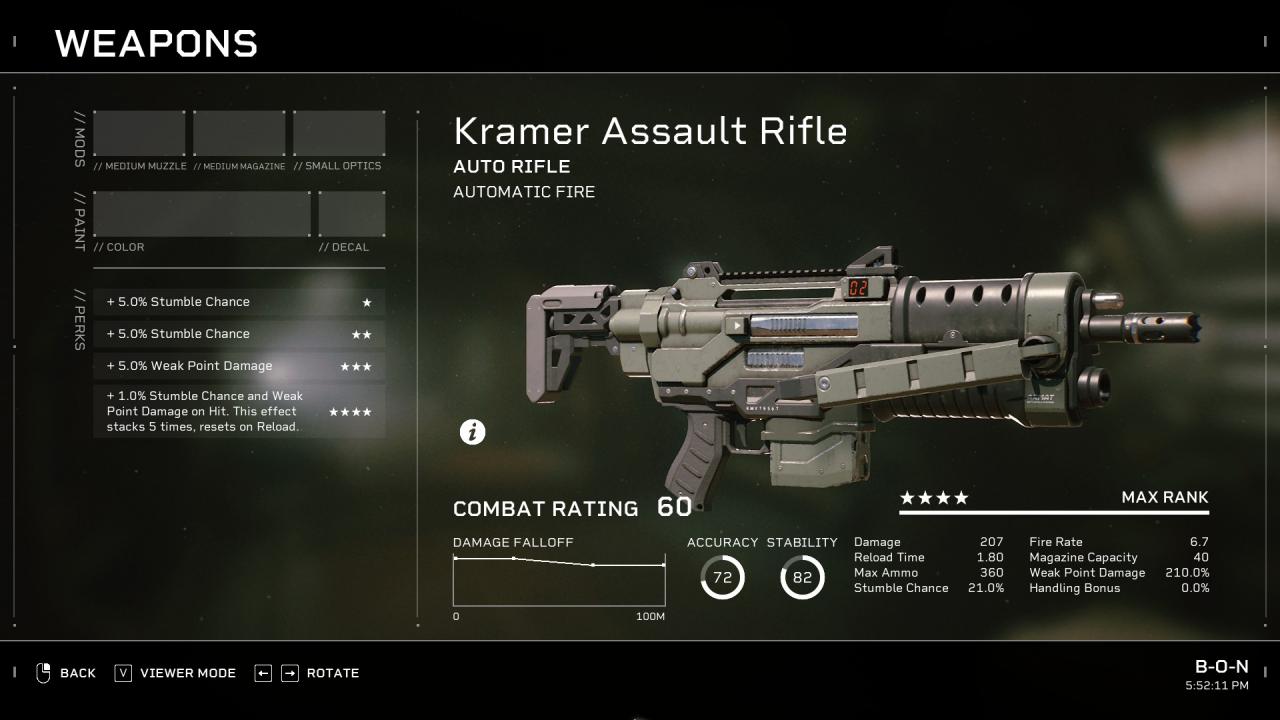
Task: Click the one-star Stumble Chance perk
Action: pos(239,302)
